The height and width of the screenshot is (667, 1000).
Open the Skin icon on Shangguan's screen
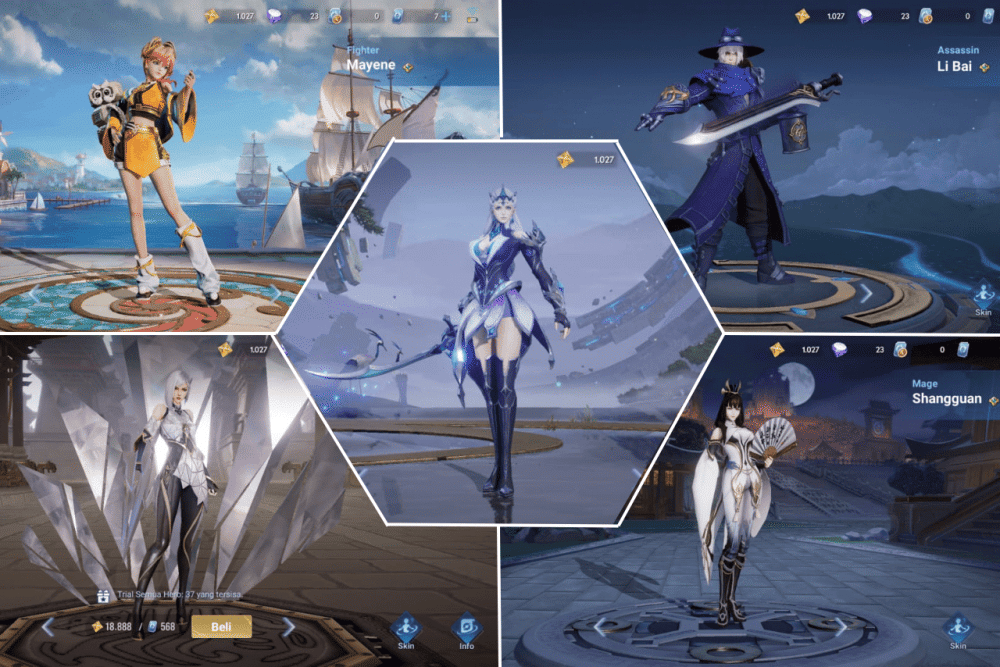[958, 631]
